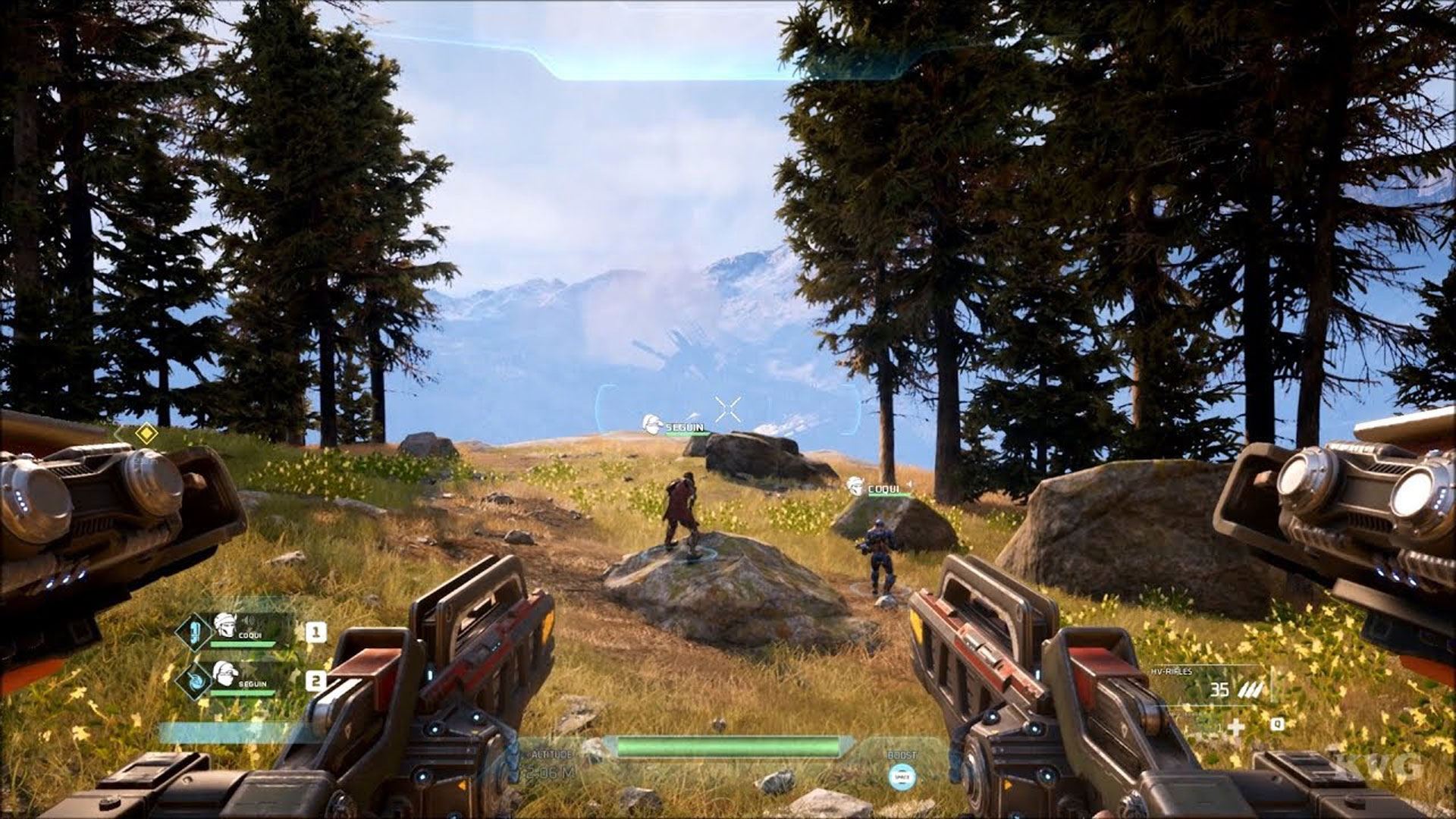1456x819 pixels.
Task: Click Seguin's helmet marker above the field
Action: click(x=651, y=425)
